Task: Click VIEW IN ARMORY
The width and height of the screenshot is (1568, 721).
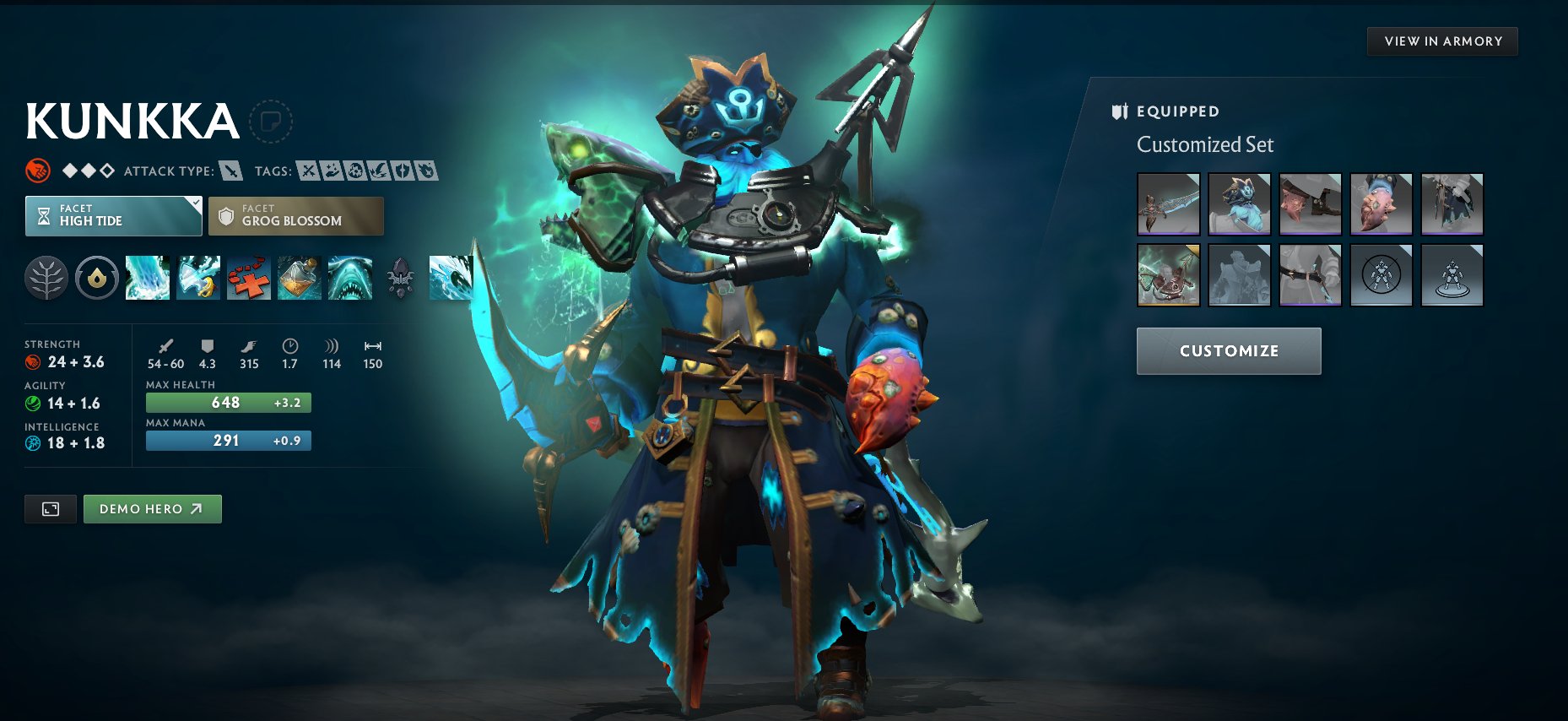Action: [x=1443, y=41]
